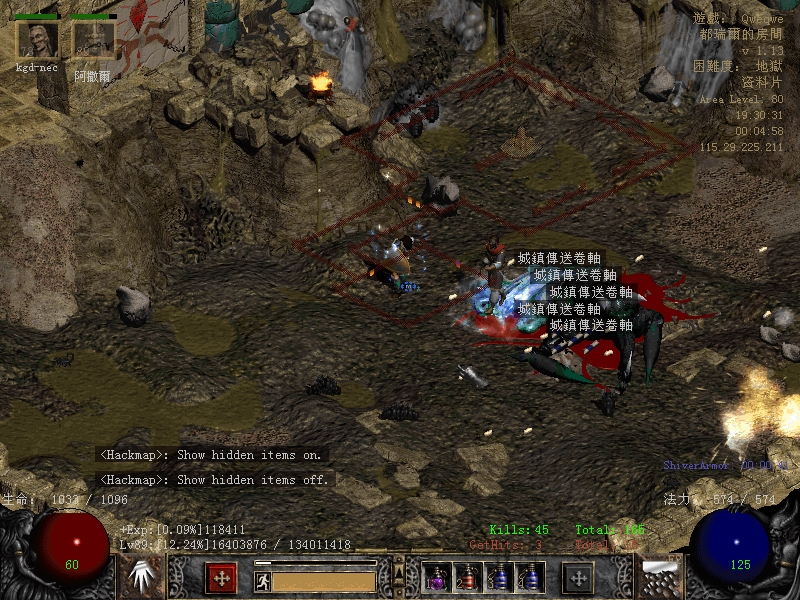Select the kgd-nec party member portrait
Image resolution: width=800 pixels, height=600 pixels.
[x=38, y=40]
